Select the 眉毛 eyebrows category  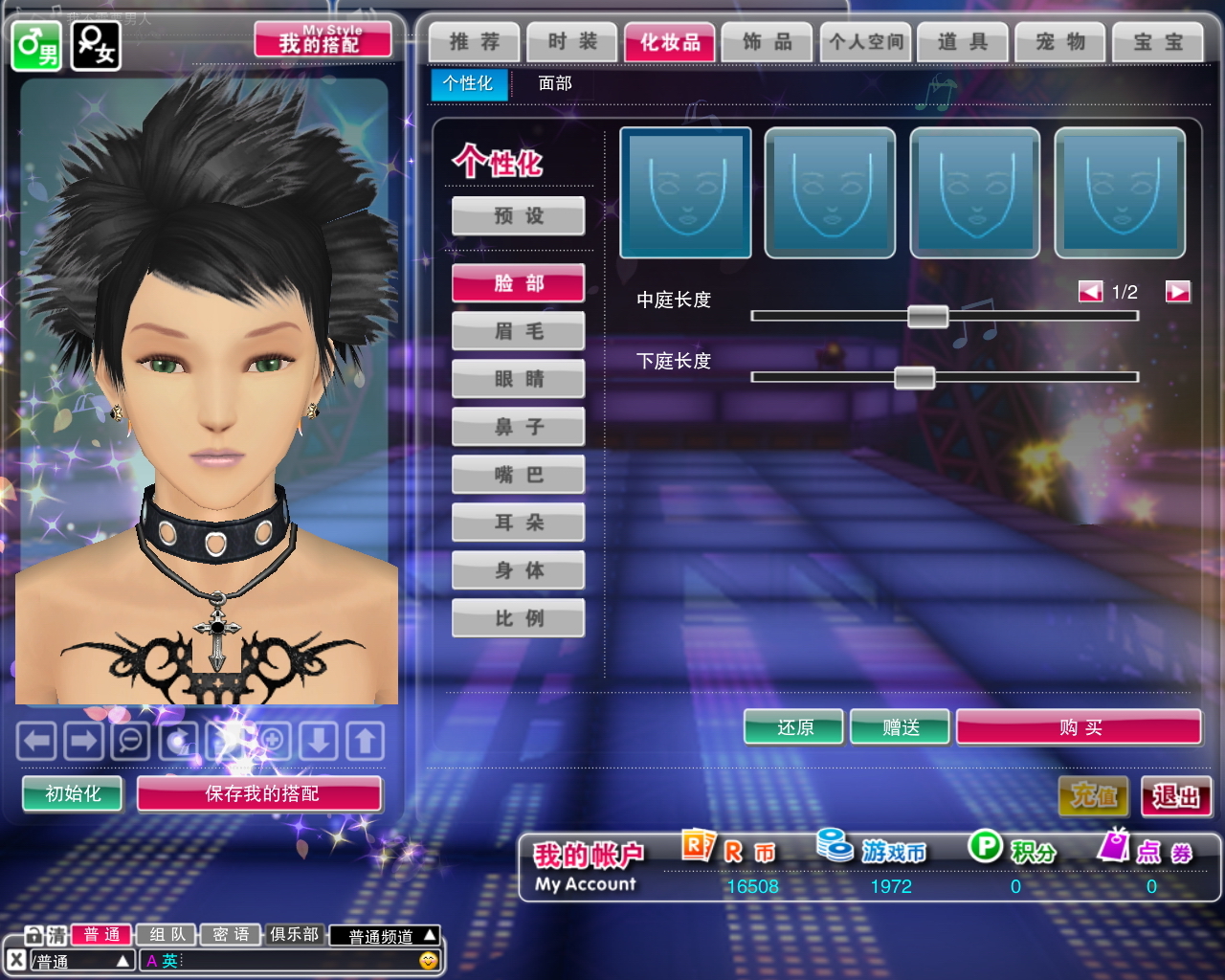[x=519, y=331]
